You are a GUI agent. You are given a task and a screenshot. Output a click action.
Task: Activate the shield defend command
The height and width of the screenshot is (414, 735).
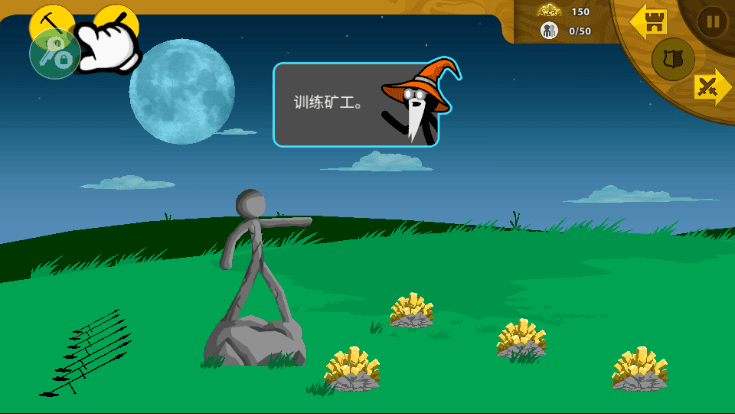(x=672, y=59)
